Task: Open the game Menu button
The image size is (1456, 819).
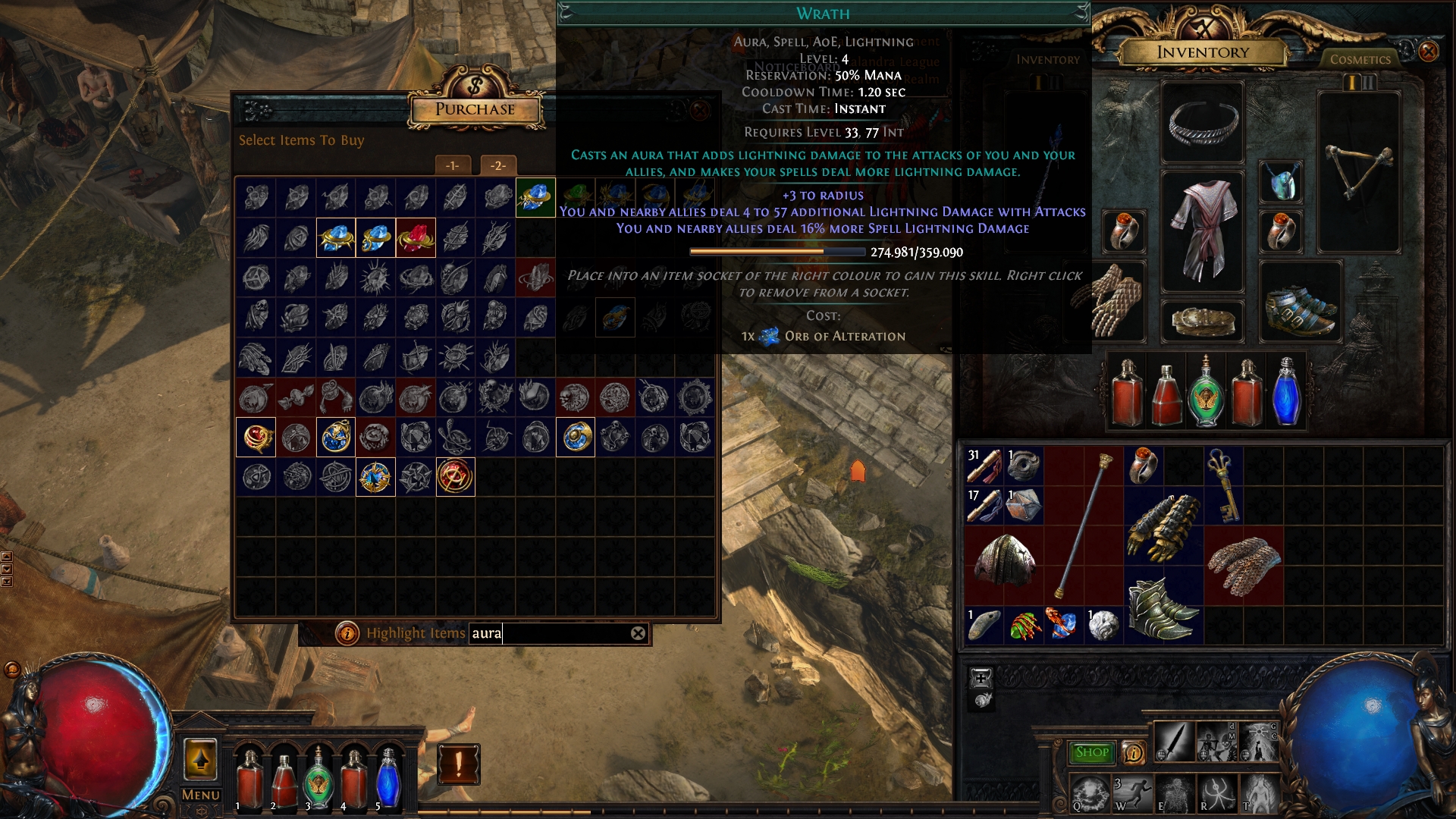Action: pos(201,795)
